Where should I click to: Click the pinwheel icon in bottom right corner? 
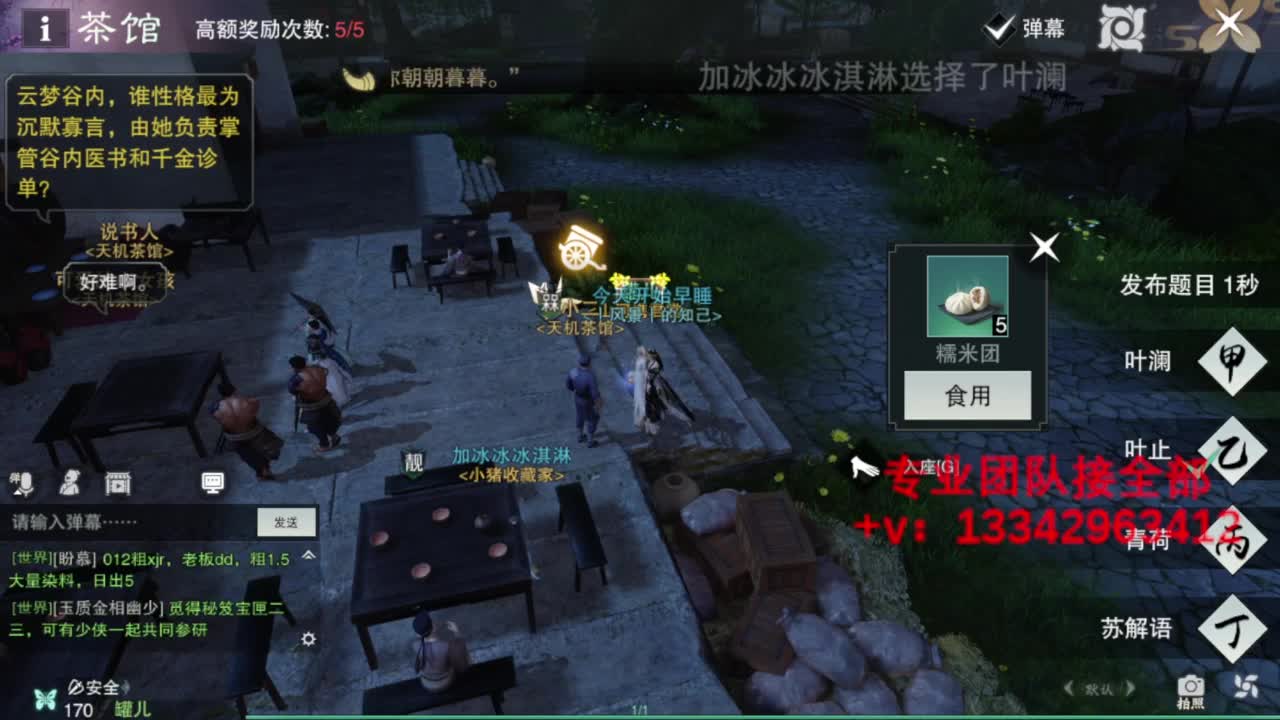[x=1245, y=686]
